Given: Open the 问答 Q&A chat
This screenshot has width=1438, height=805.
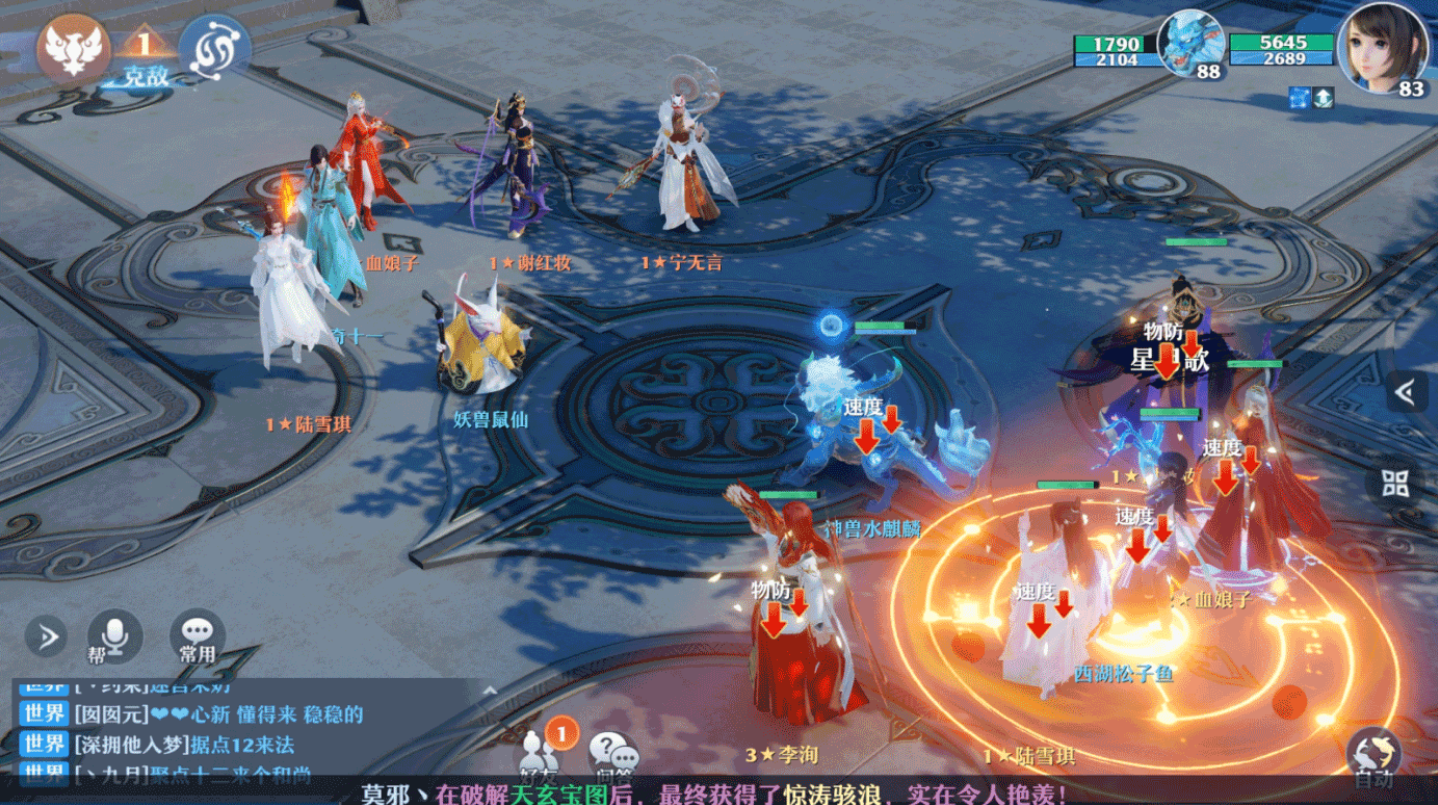Looking at the screenshot, I should coord(612,755).
